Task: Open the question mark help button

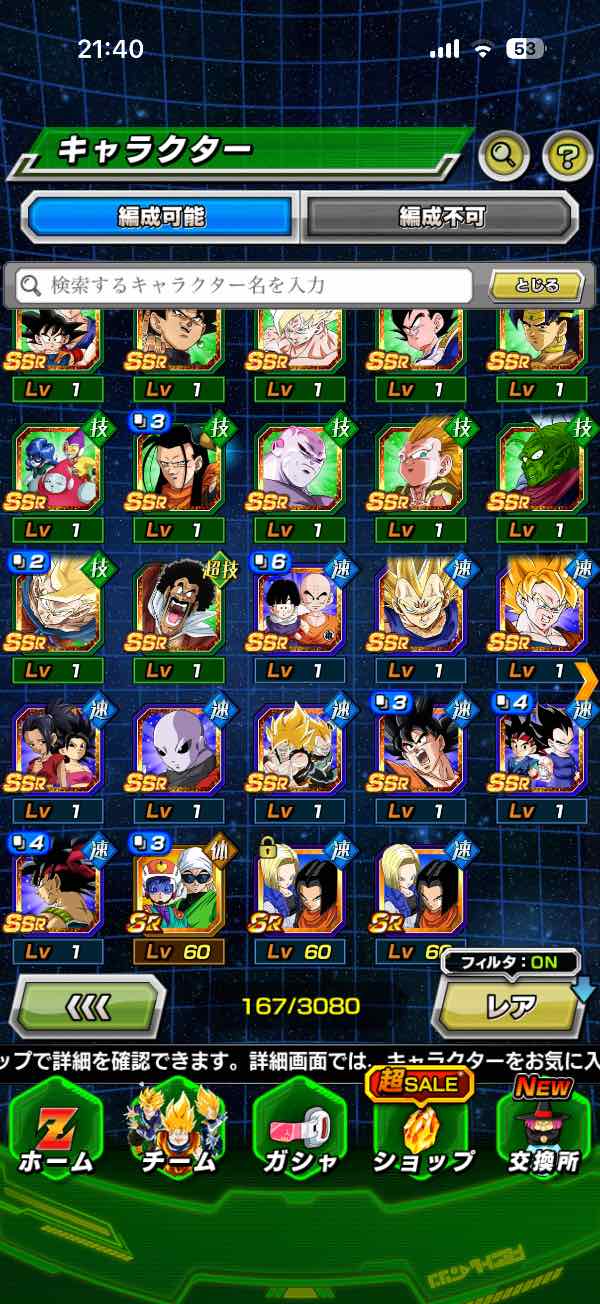Action: point(567,154)
